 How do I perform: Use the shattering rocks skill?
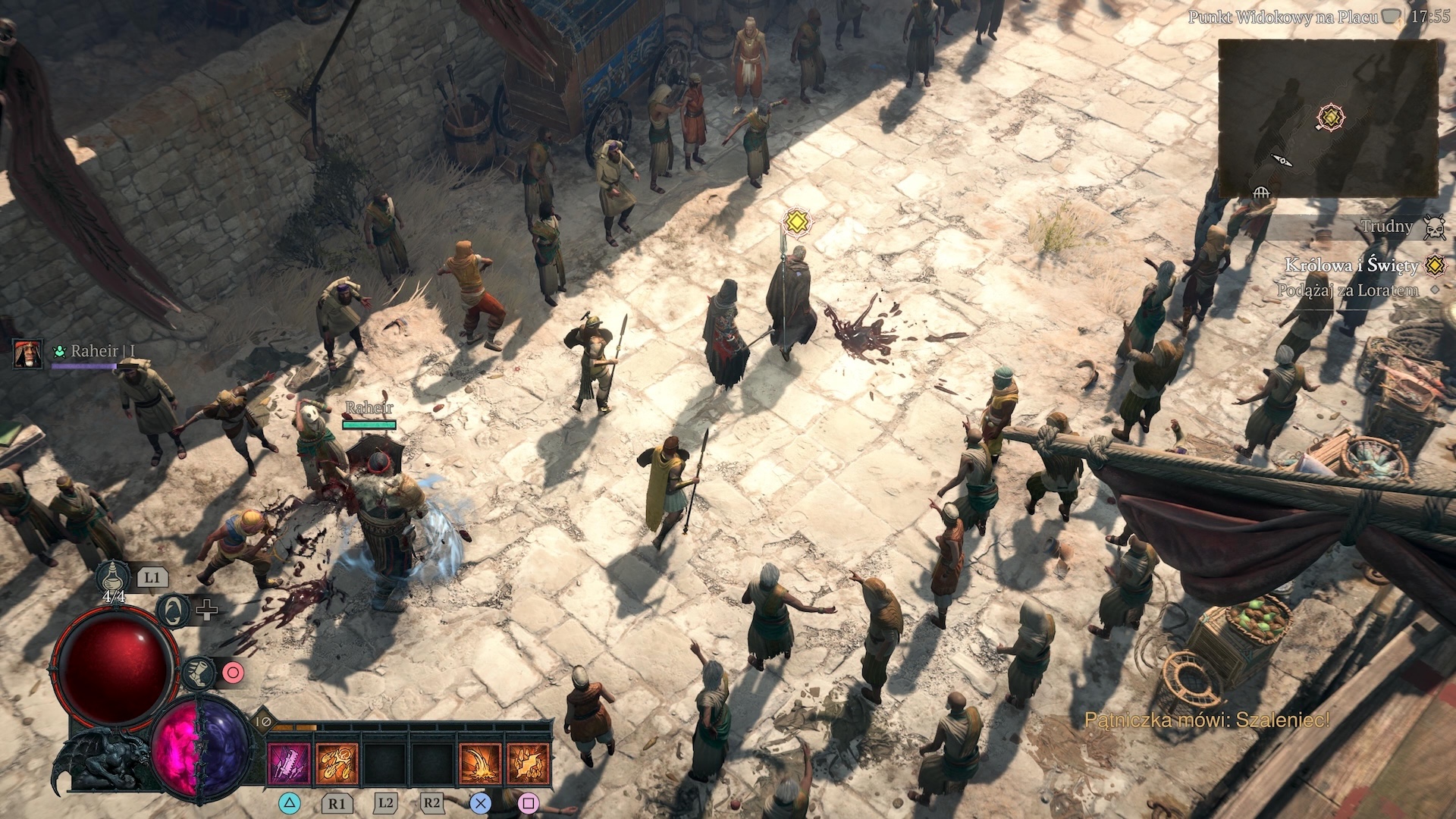(528, 764)
